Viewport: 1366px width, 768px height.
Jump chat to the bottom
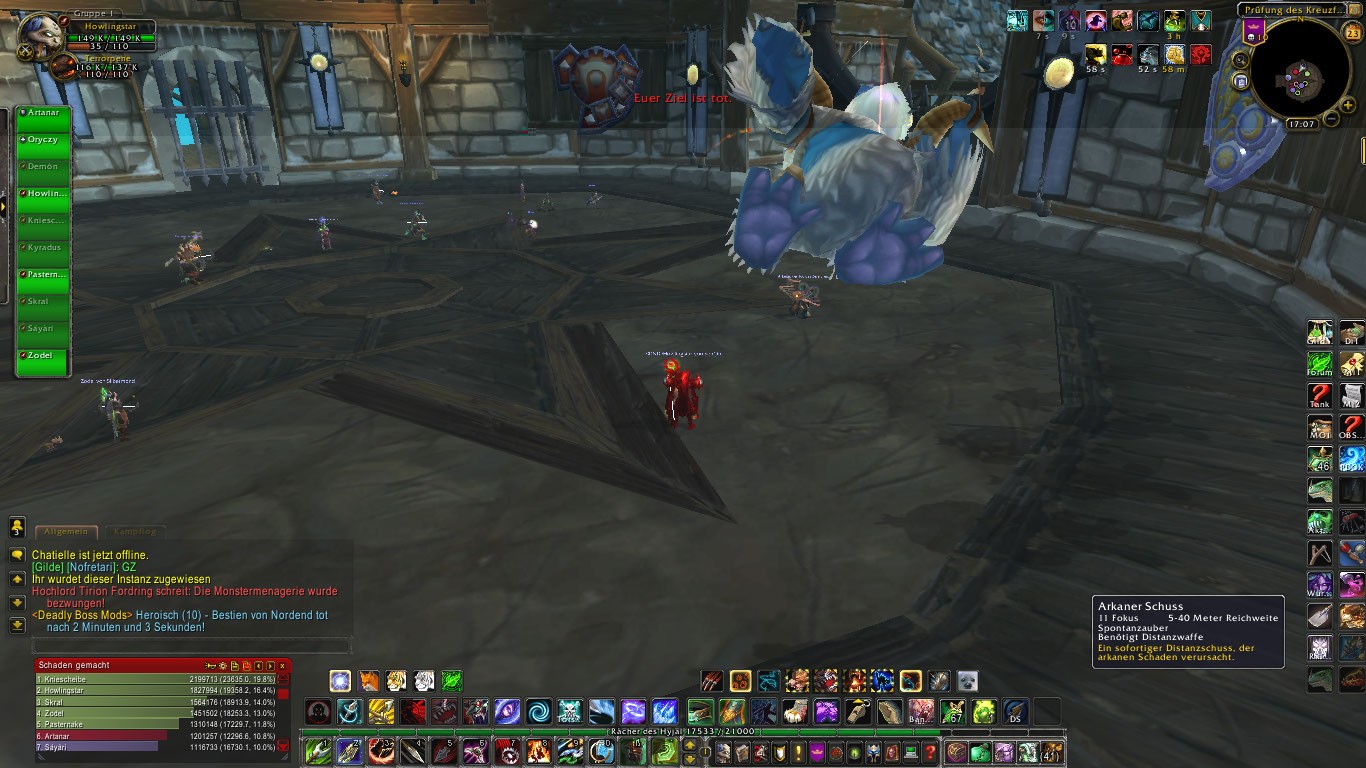[17, 626]
